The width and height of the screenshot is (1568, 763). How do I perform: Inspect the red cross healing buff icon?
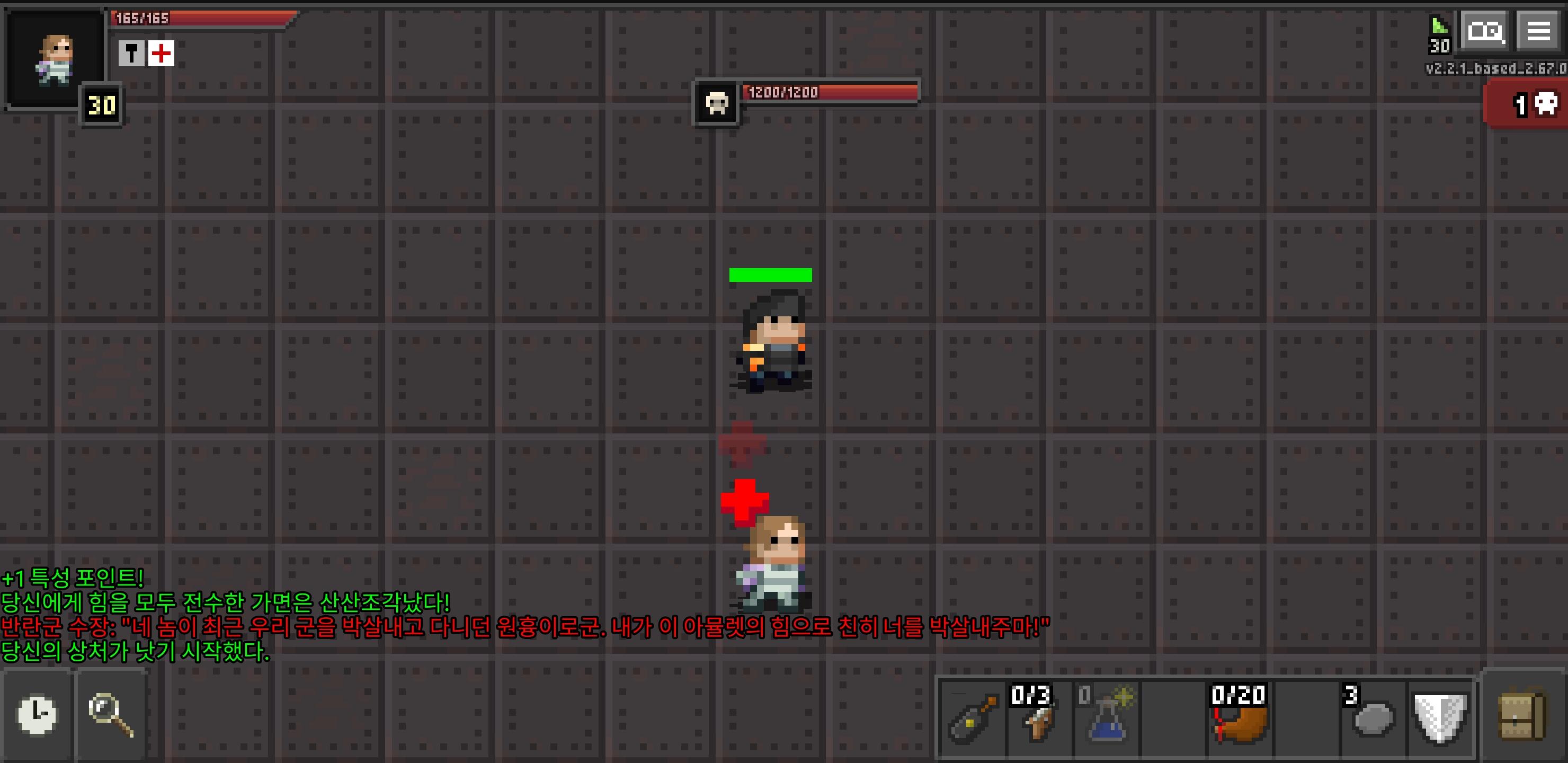(161, 54)
